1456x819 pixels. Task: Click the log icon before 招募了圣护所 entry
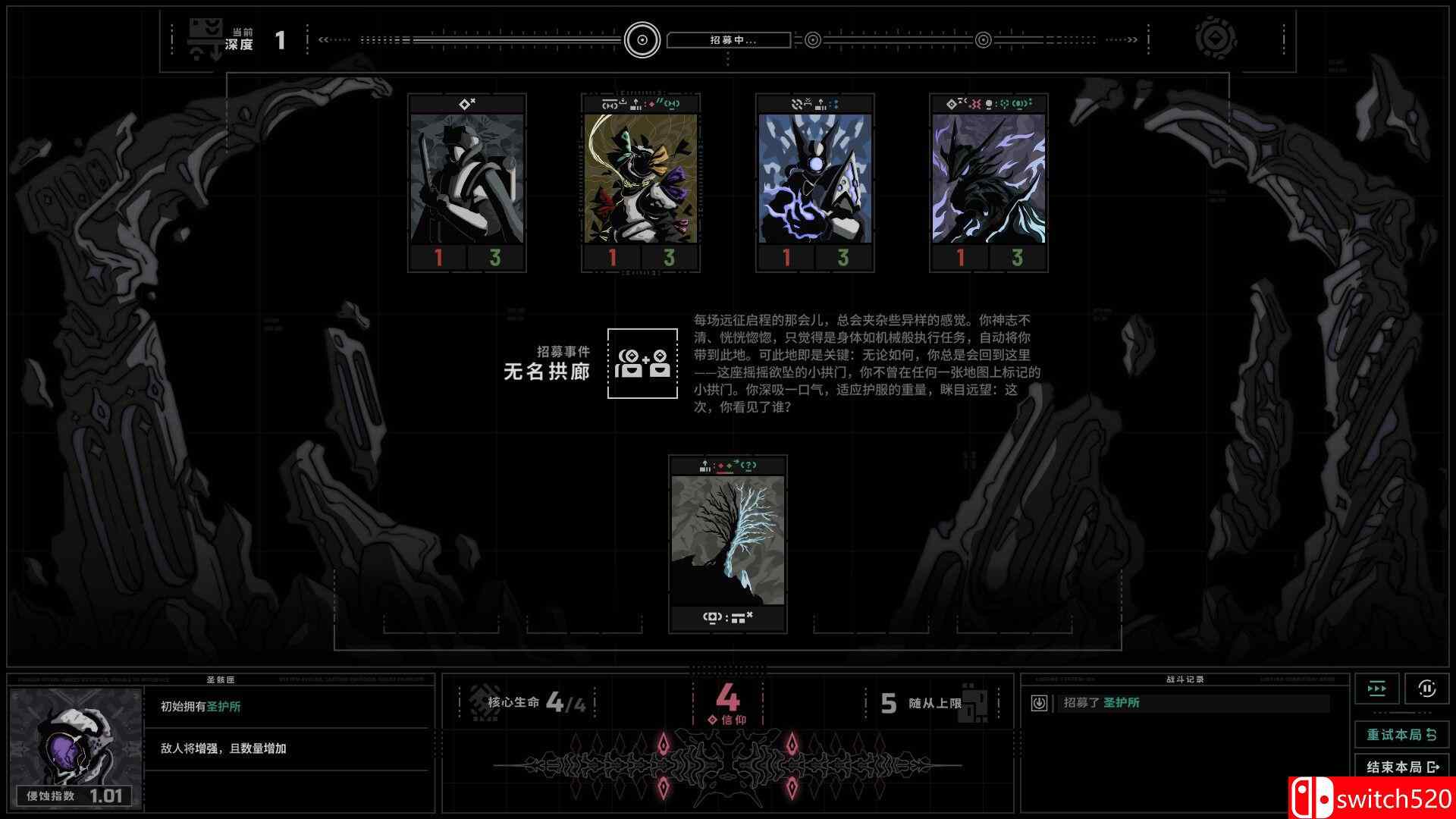pyautogui.click(x=1040, y=703)
